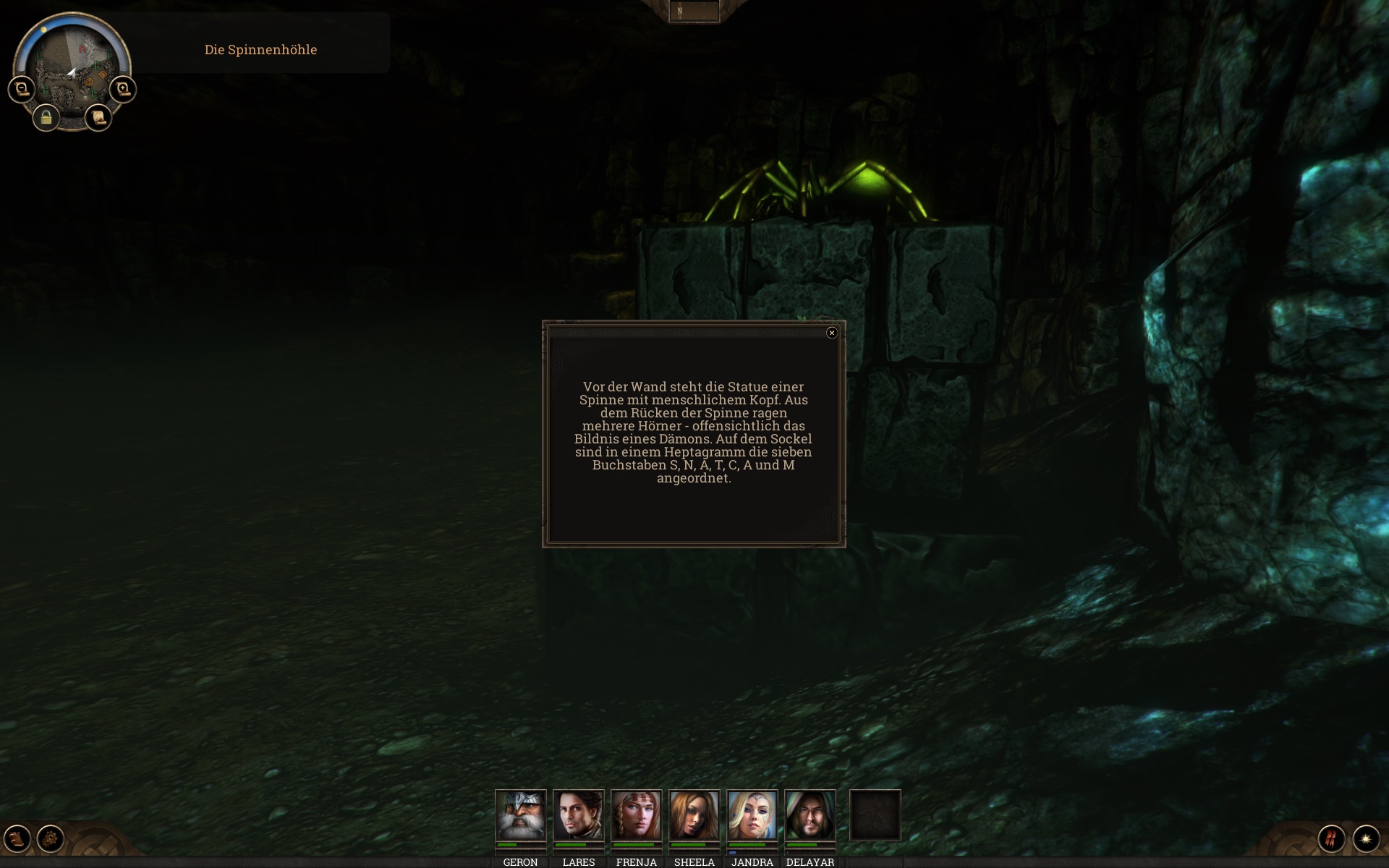Screen dimensions: 1389x868
Task: Open the journal book icon
Action: pos(17,838)
